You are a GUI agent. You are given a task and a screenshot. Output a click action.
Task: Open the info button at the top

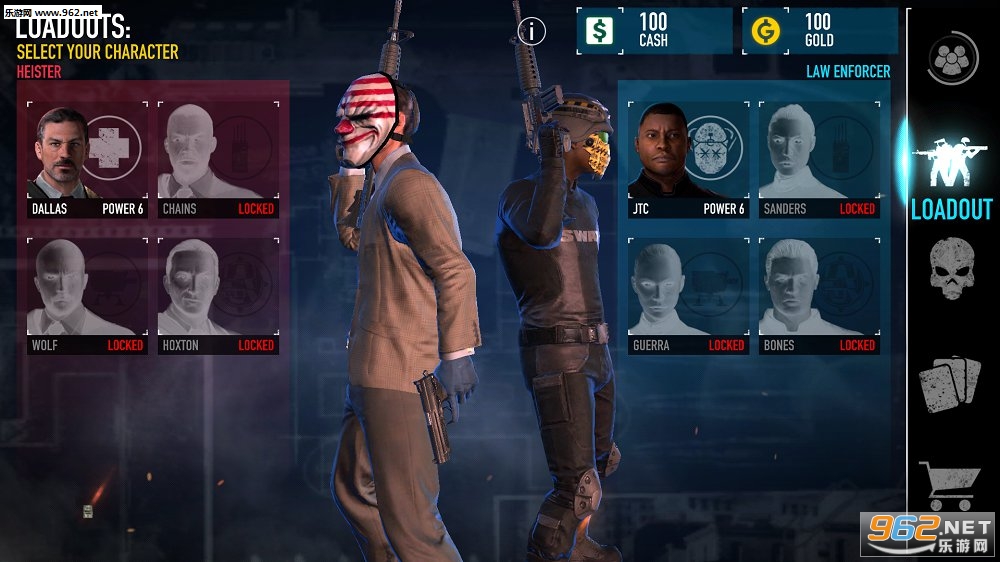(x=532, y=31)
